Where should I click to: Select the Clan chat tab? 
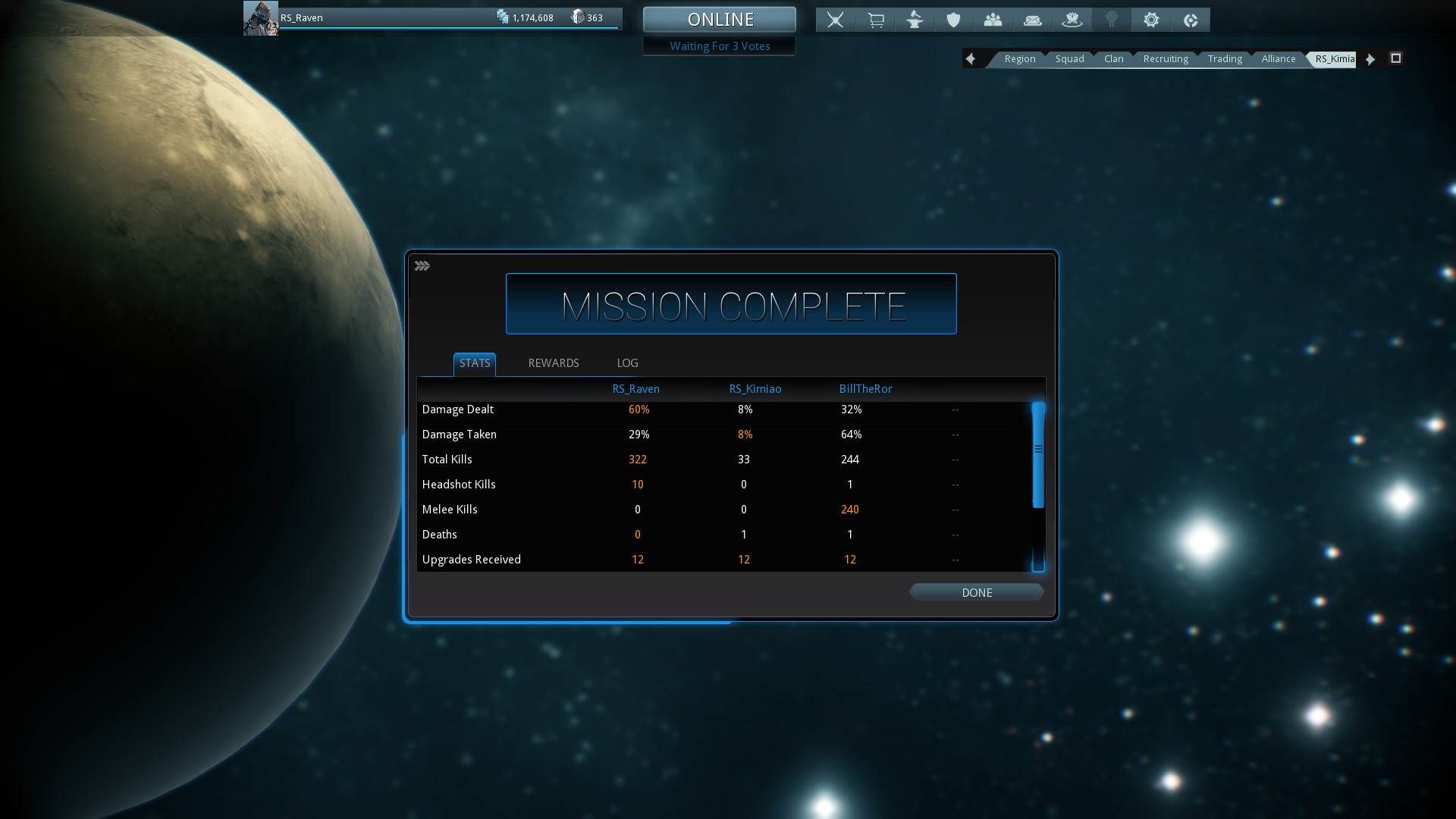coord(1113,58)
